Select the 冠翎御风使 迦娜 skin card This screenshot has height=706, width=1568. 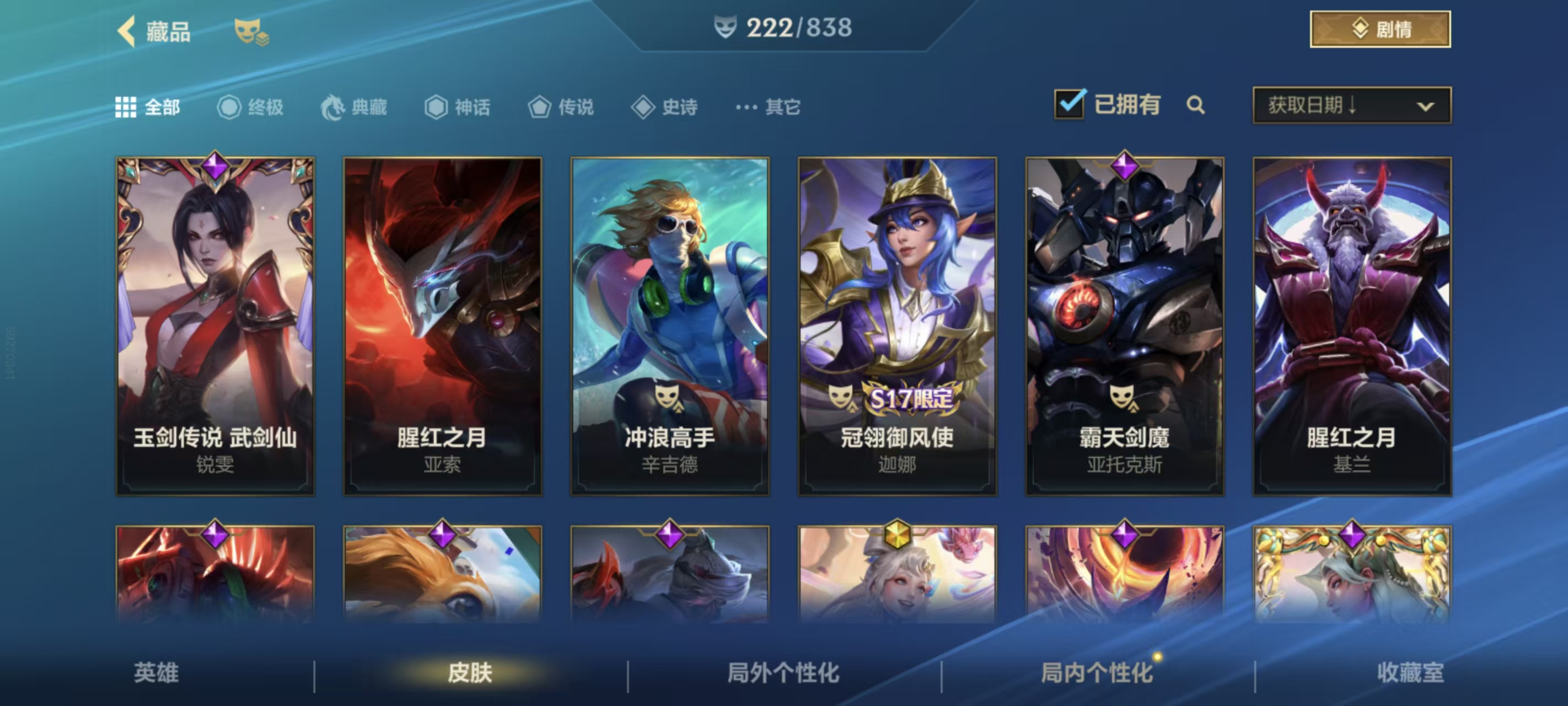897,326
